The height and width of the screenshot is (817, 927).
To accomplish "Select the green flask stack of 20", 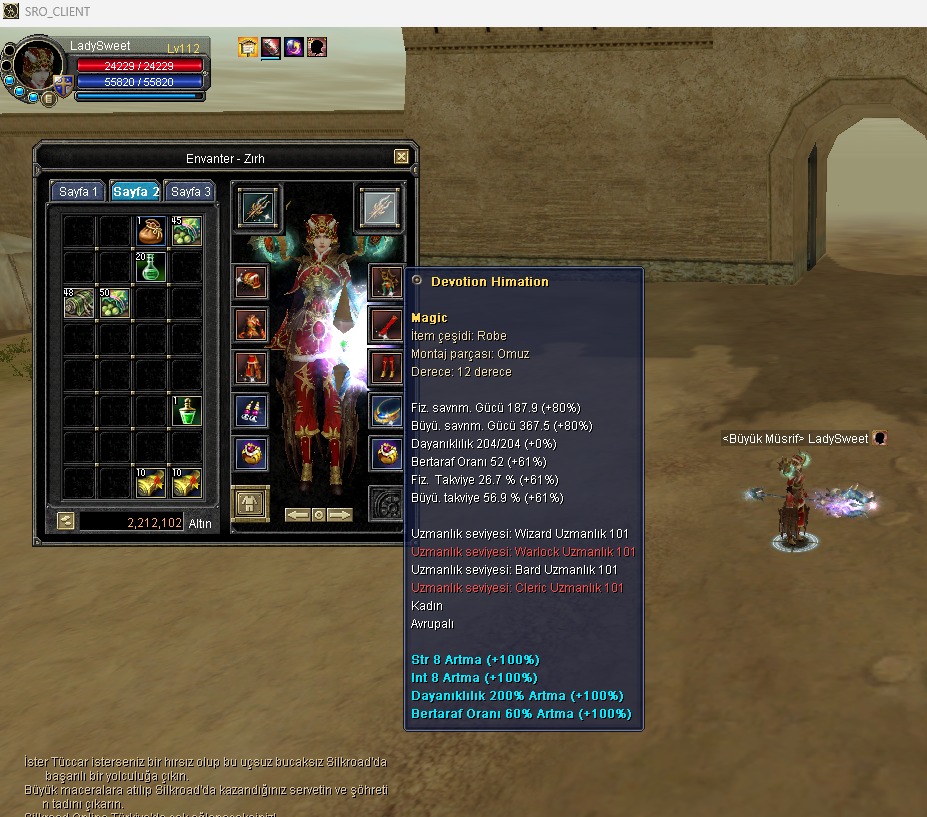I will coord(151,267).
